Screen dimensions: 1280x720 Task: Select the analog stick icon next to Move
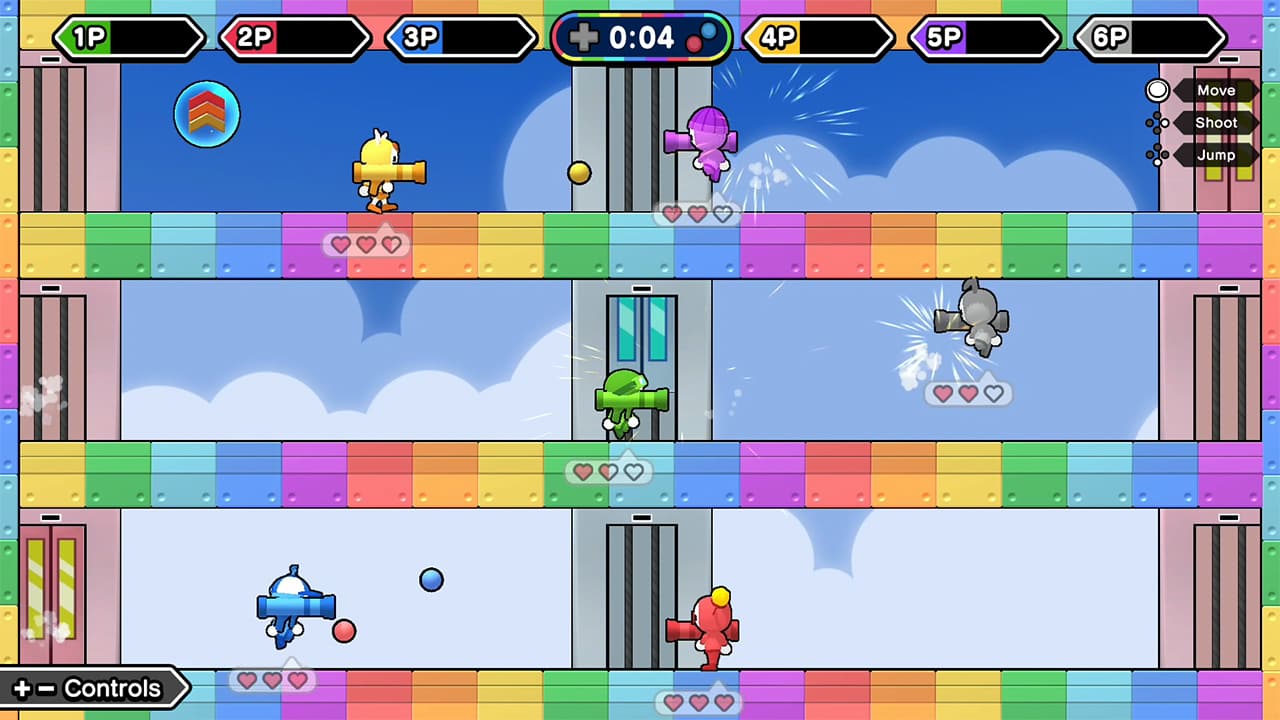click(1157, 90)
